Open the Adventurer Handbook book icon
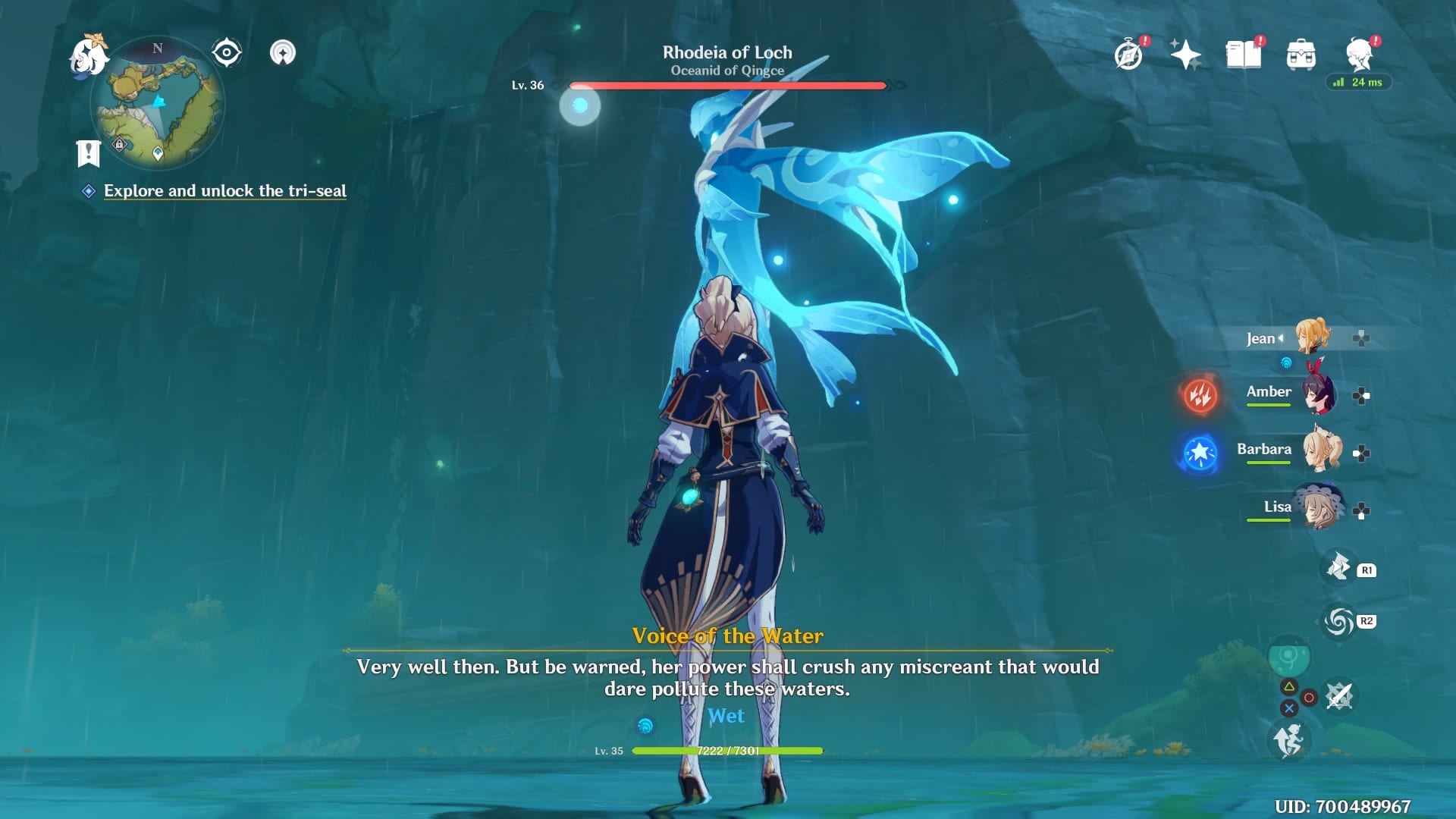This screenshot has width=1456, height=819. point(1244,53)
